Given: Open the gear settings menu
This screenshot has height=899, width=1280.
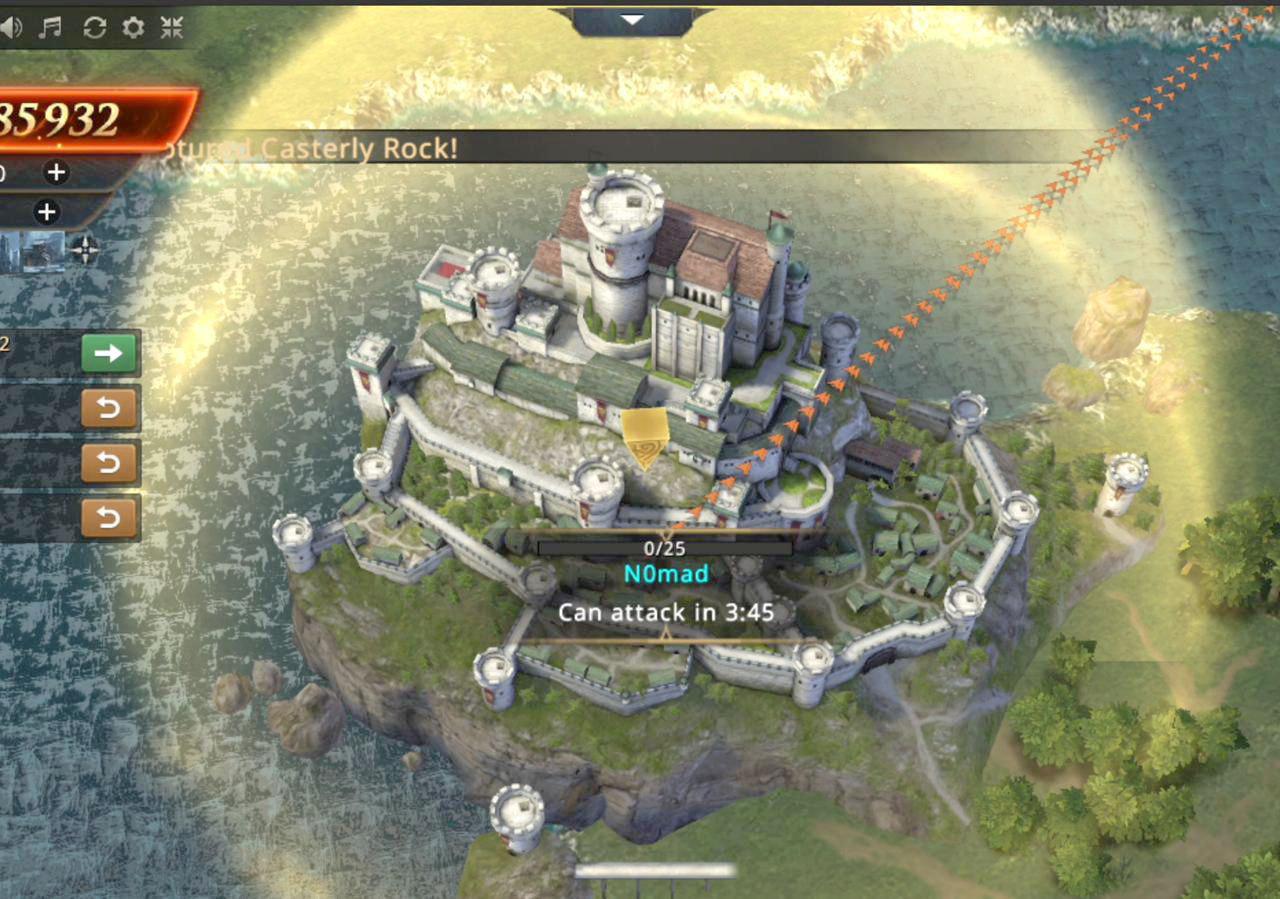Looking at the screenshot, I should point(133,28).
